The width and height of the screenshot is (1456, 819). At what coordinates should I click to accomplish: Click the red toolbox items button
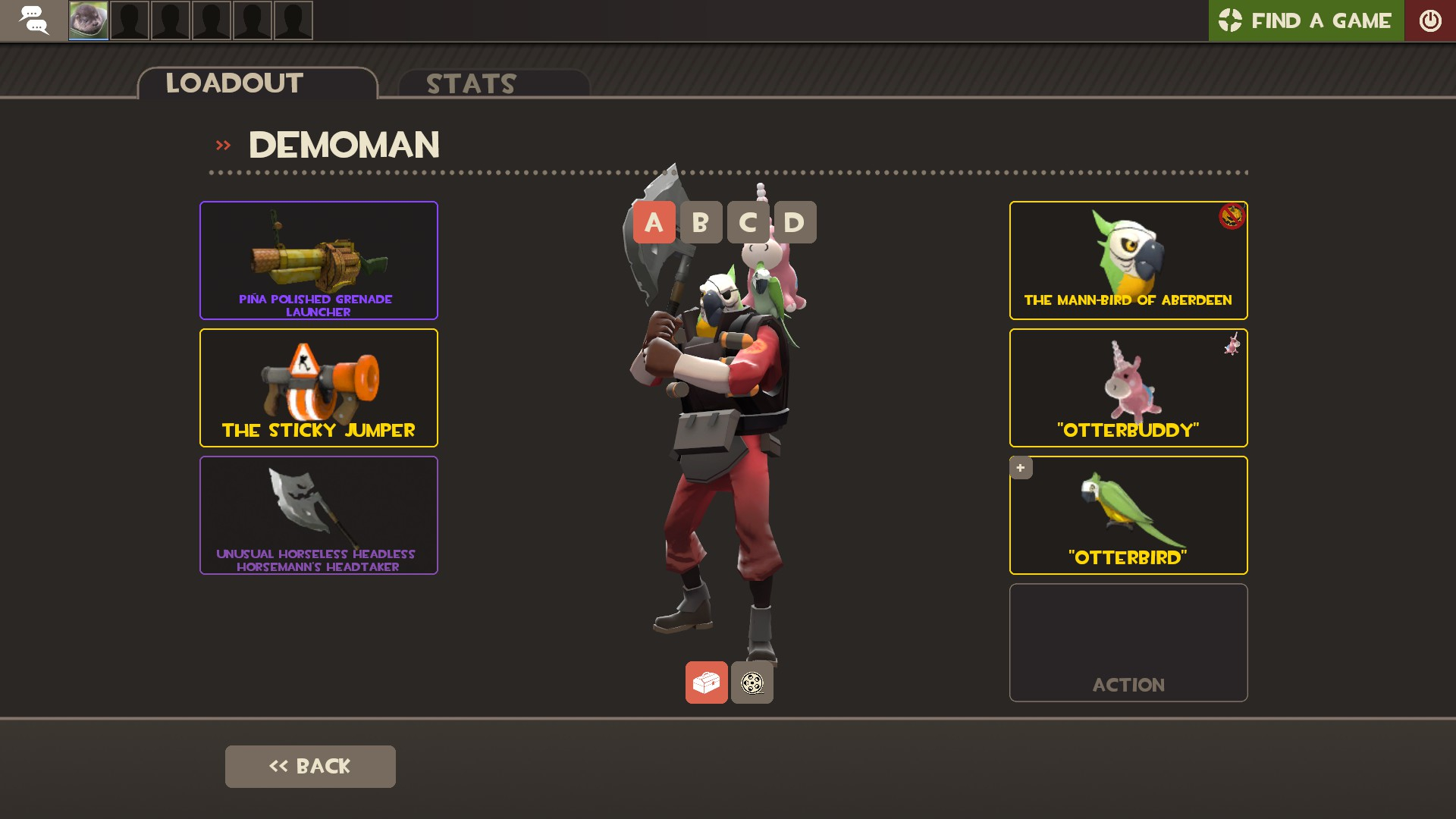[x=706, y=682]
